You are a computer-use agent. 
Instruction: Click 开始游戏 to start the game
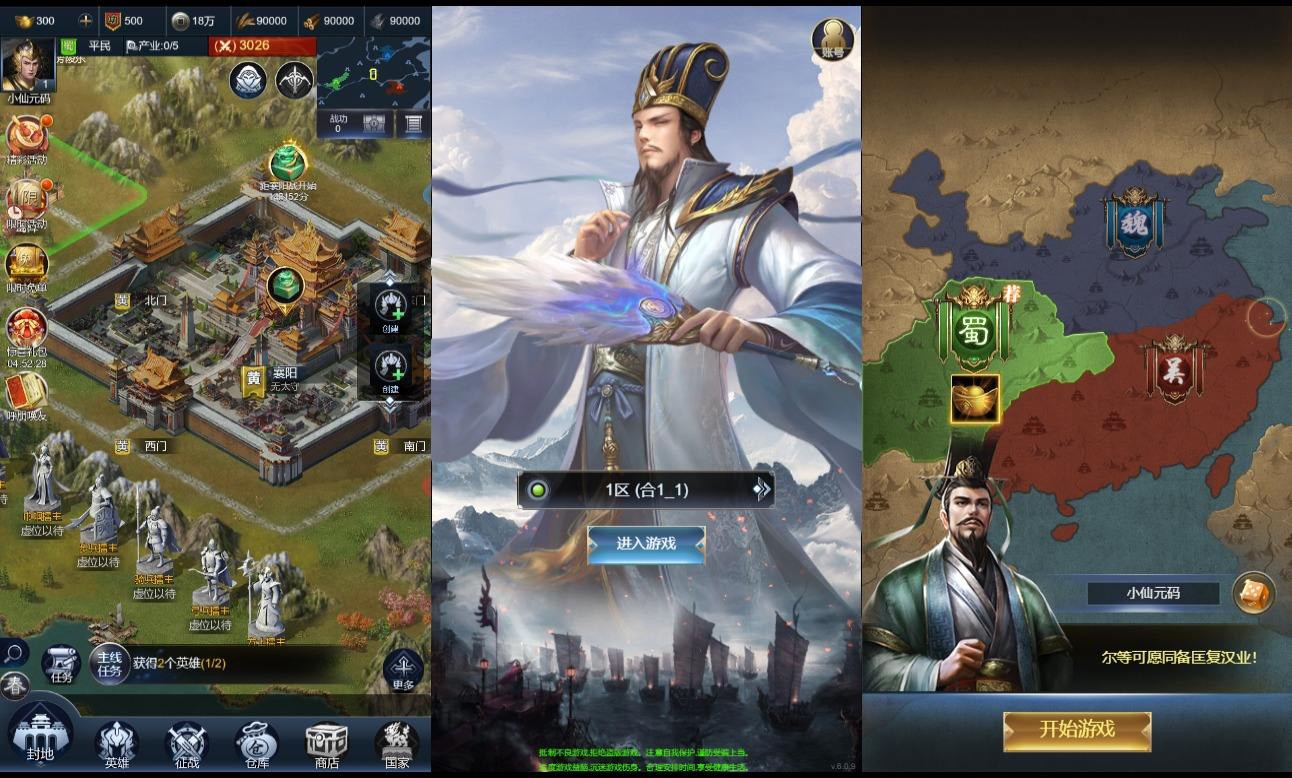click(x=1077, y=729)
